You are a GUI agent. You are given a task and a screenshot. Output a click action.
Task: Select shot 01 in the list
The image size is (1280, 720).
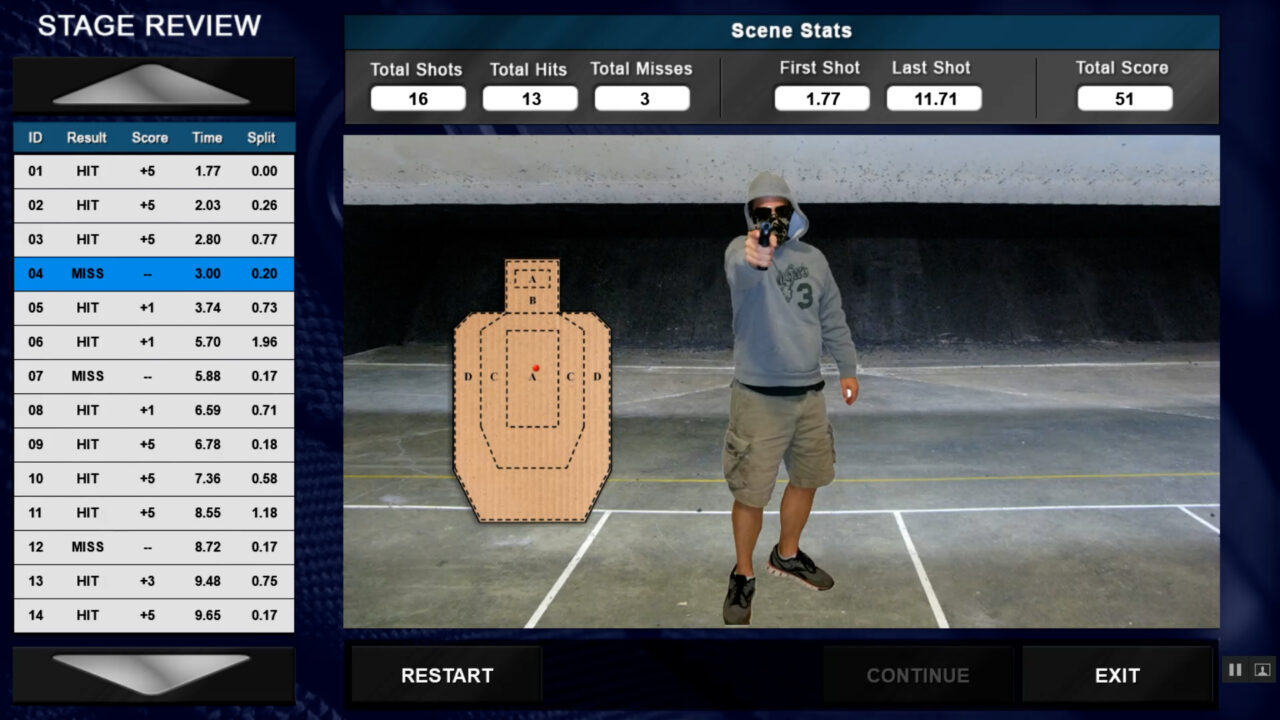coord(154,171)
